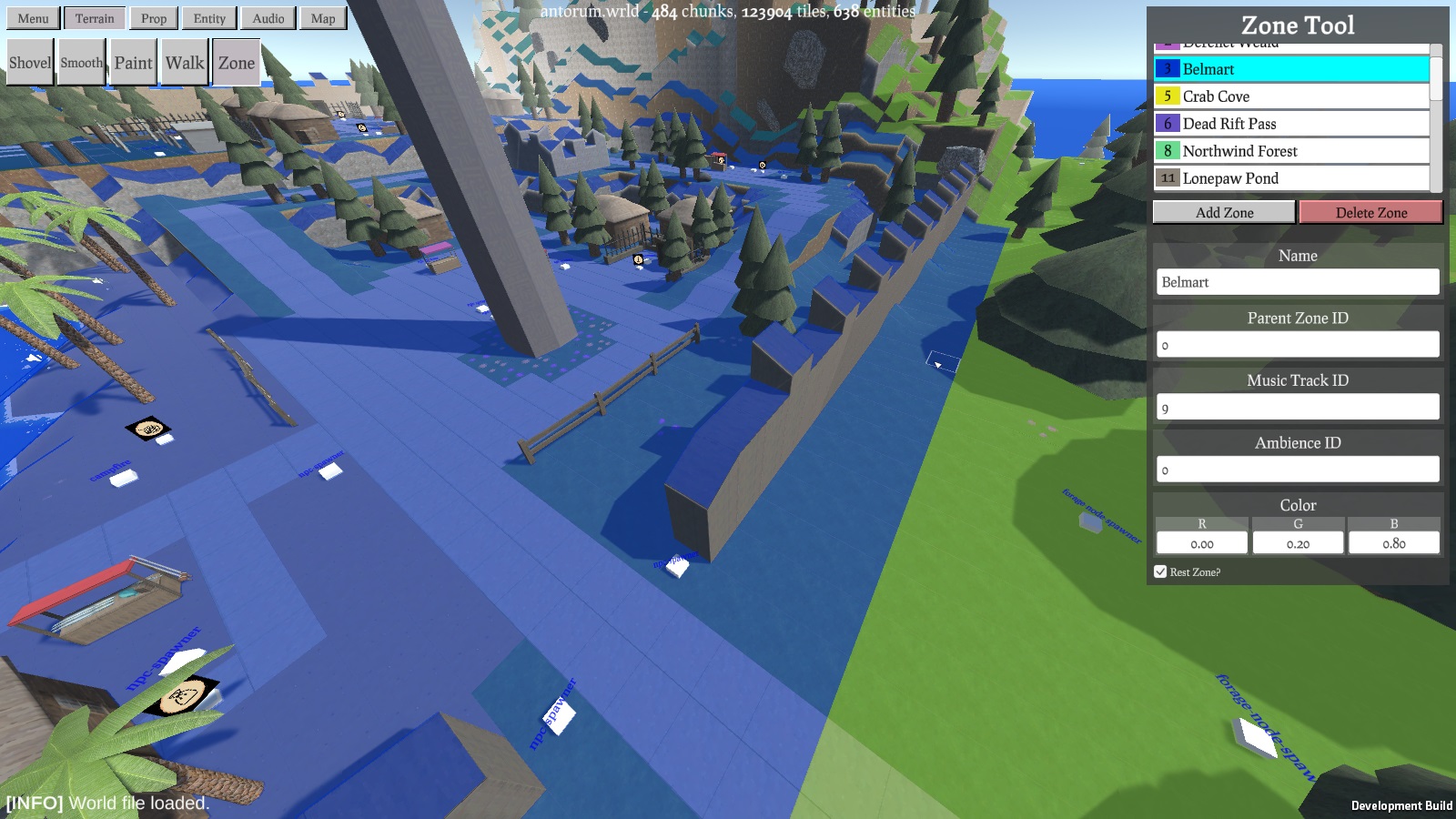The width and height of the screenshot is (1456, 819).
Task: Switch to the Terrain tab
Action: 95,18
